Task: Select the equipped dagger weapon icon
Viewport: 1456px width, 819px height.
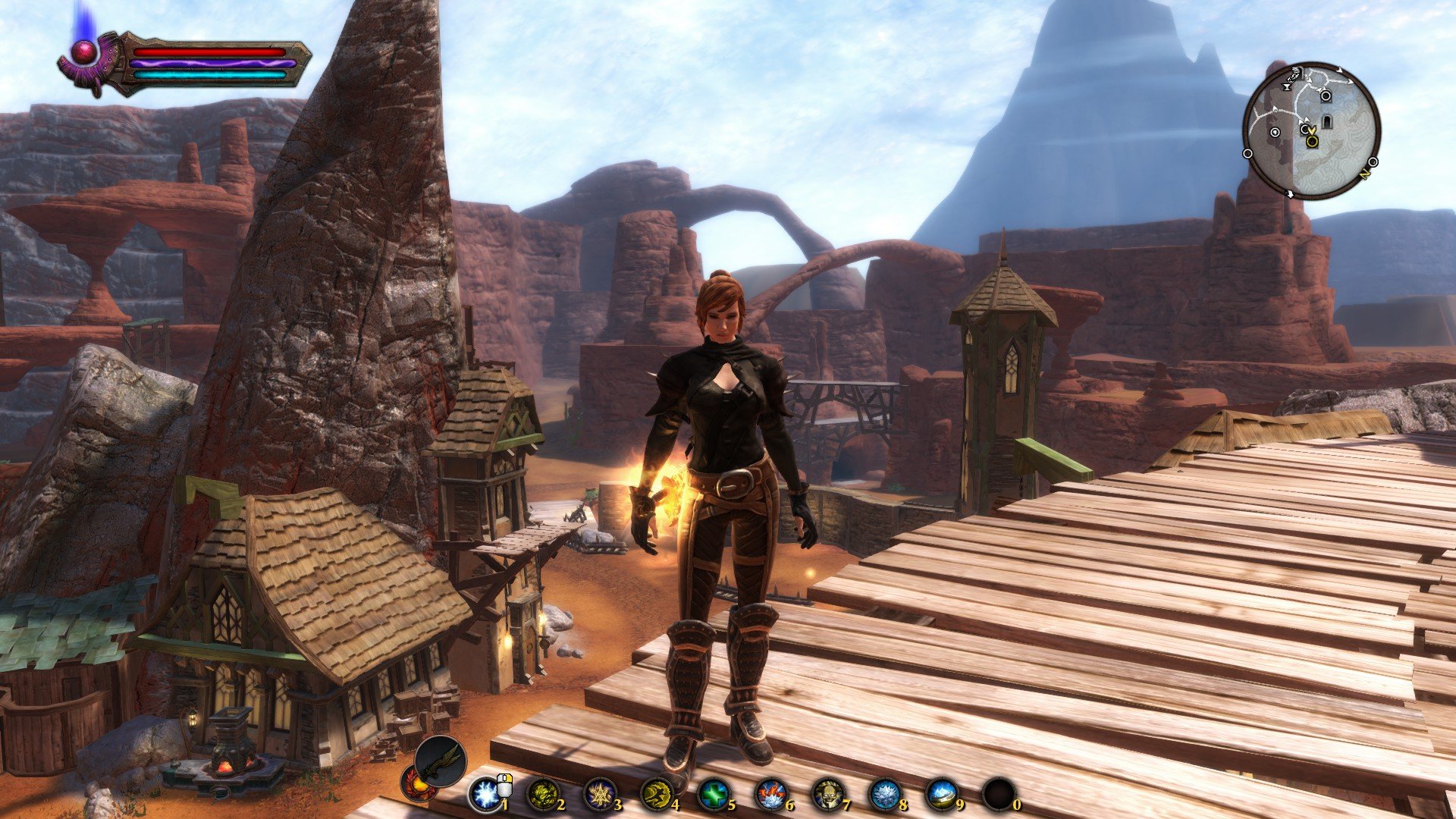Action: point(441,761)
